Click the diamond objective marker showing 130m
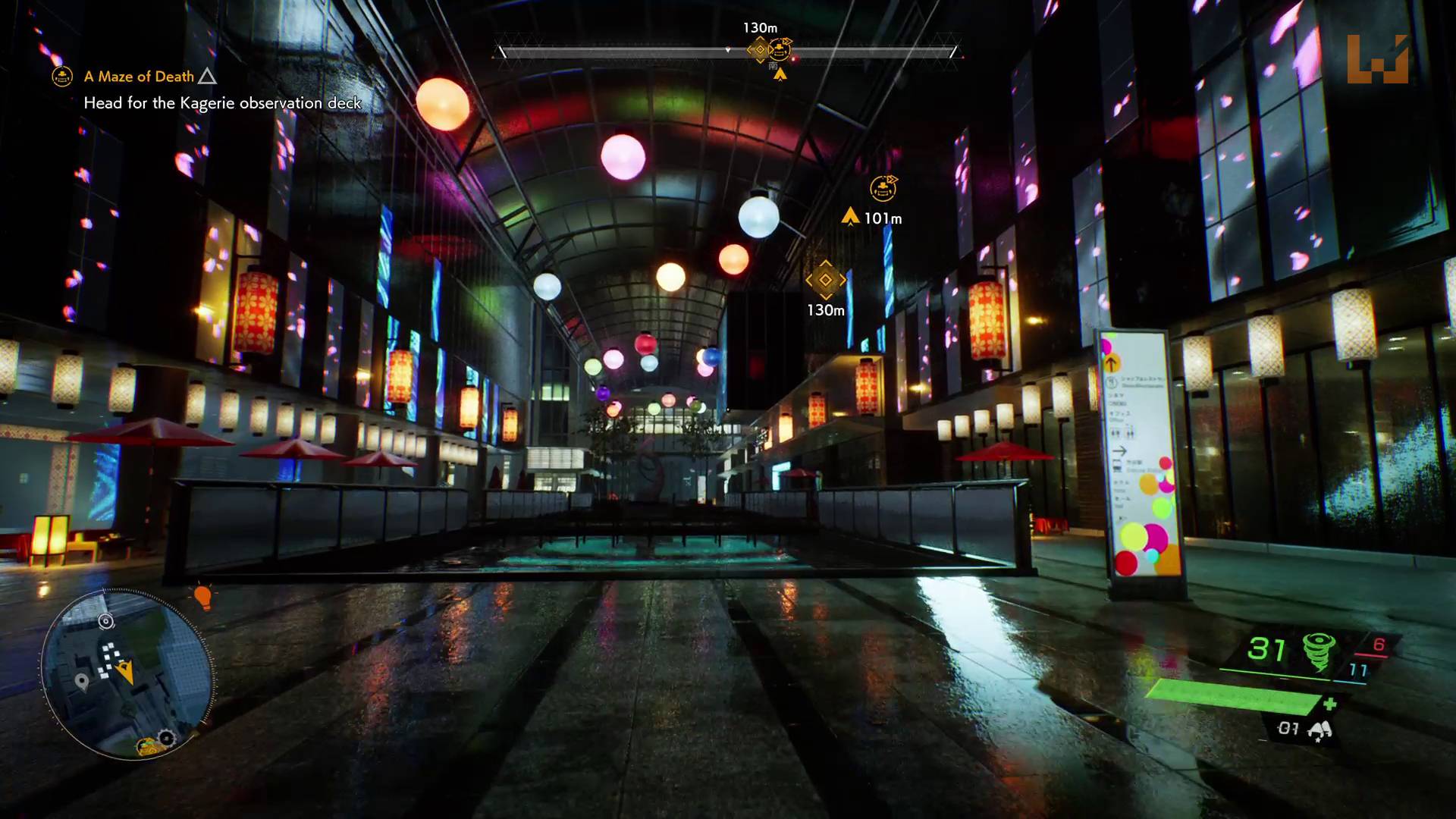 click(826, 280)
